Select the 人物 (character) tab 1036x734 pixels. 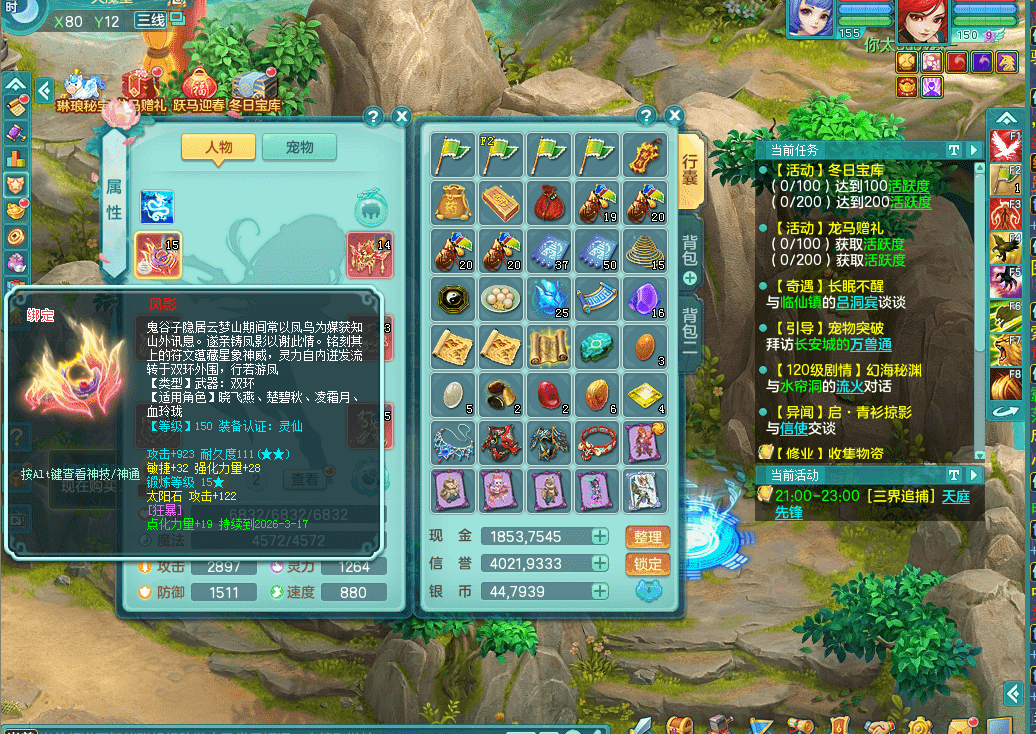click(x=218, y=147)
